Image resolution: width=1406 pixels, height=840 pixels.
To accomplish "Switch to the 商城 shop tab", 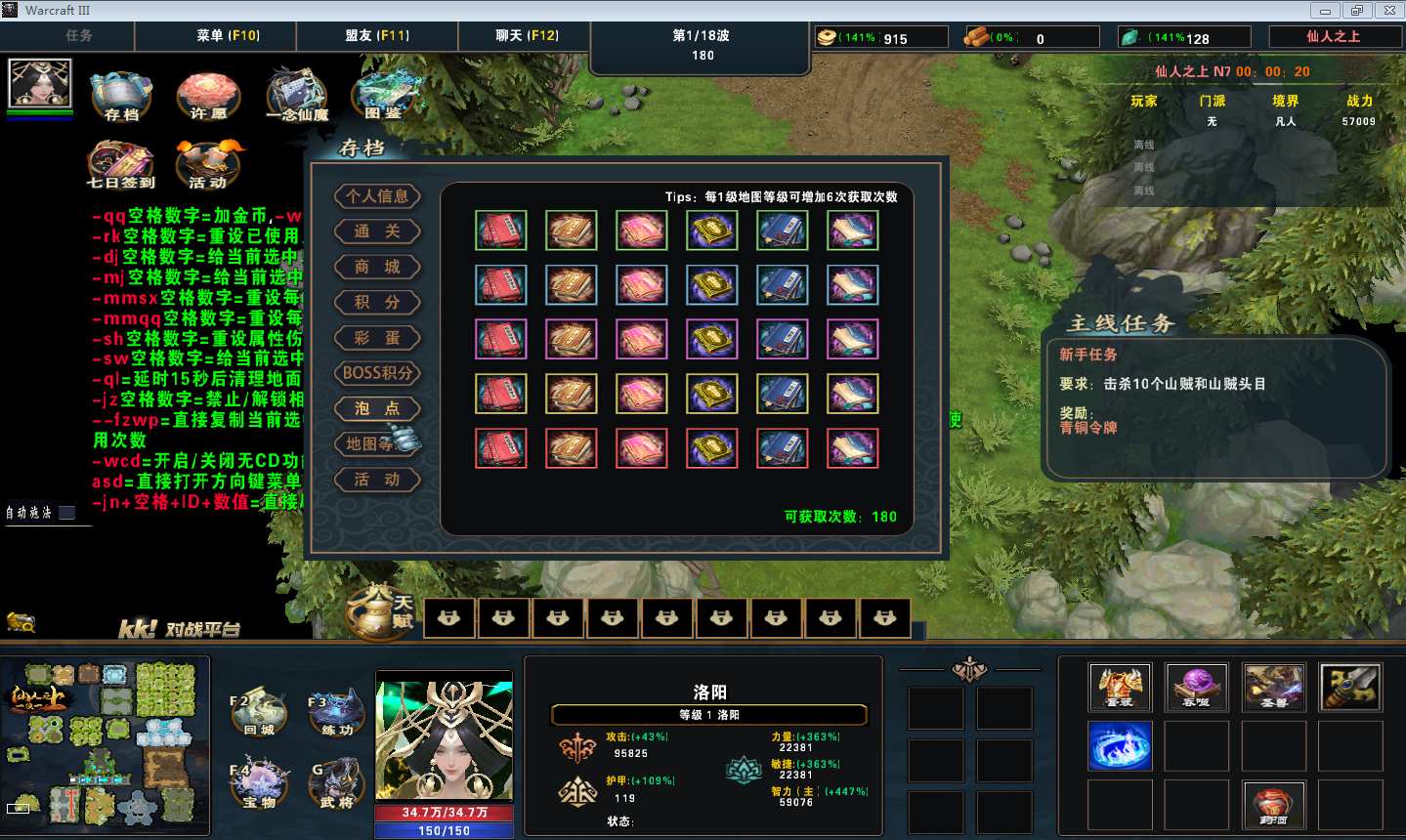I will [x=377, y=267].
